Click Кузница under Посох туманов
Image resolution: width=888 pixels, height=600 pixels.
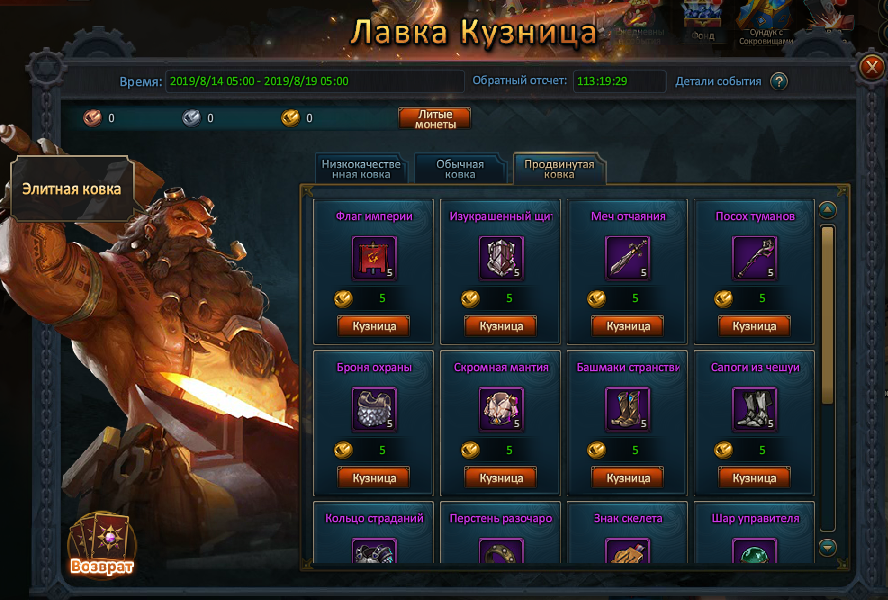[x=755, y=326]
